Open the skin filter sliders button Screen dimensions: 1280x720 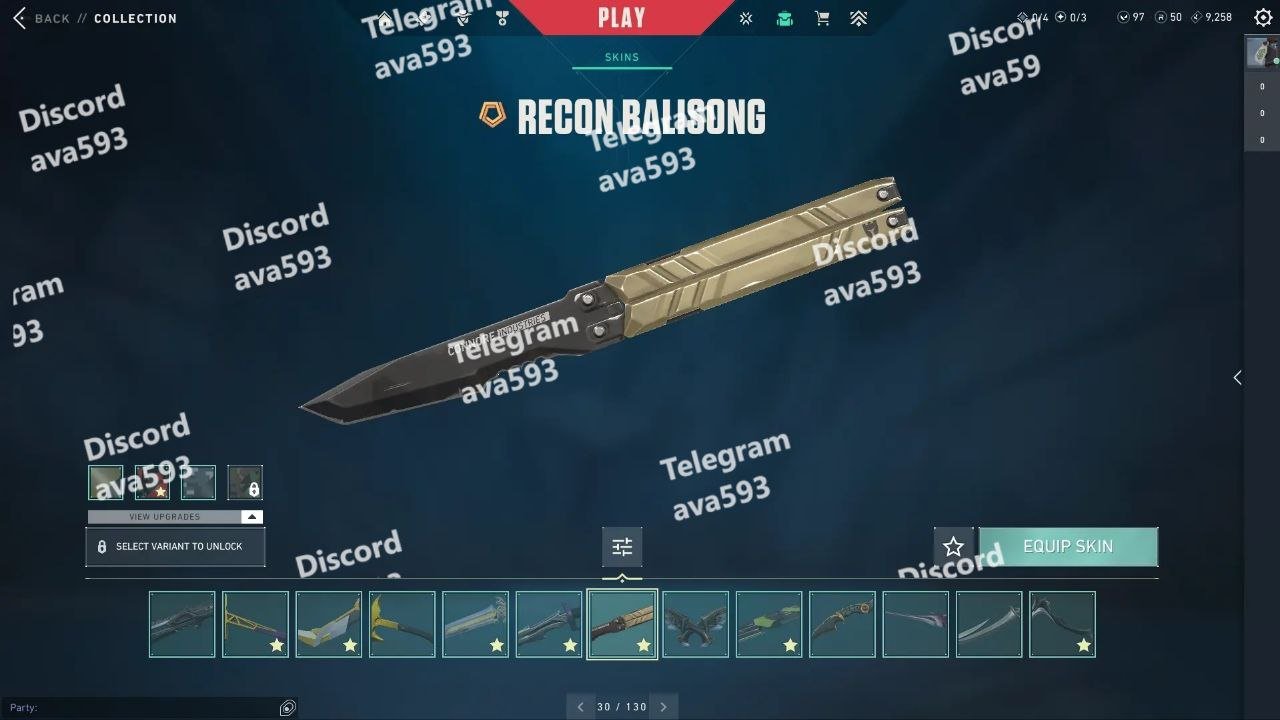tap(622, 547)
